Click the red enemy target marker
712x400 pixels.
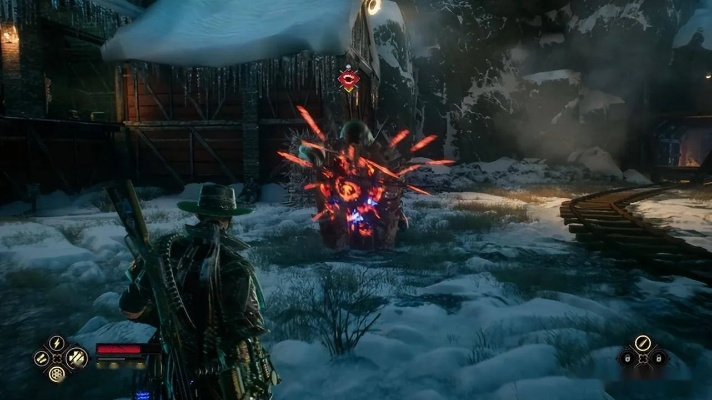[348, 79]
